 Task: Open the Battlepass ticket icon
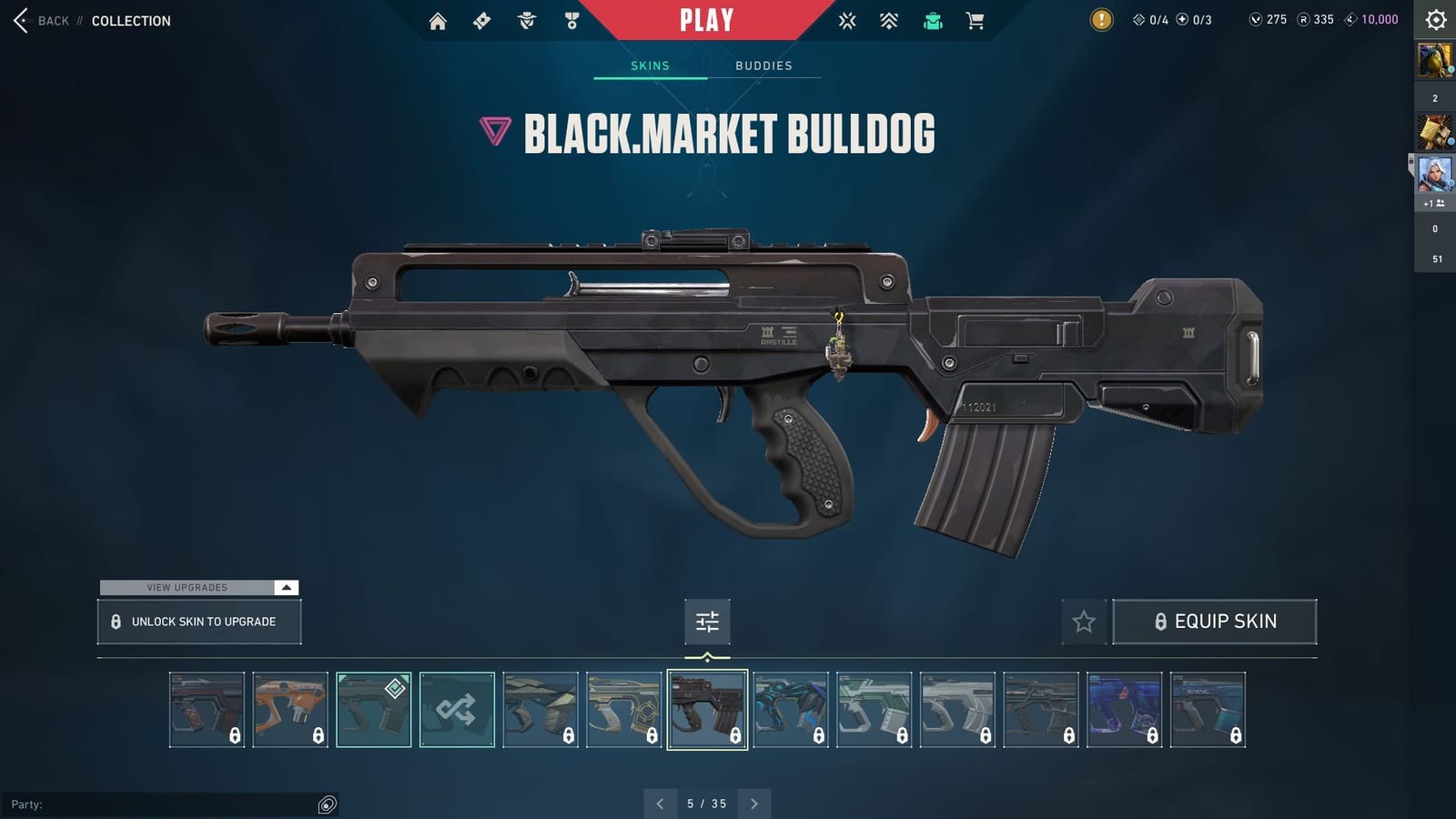click(482, 20)
